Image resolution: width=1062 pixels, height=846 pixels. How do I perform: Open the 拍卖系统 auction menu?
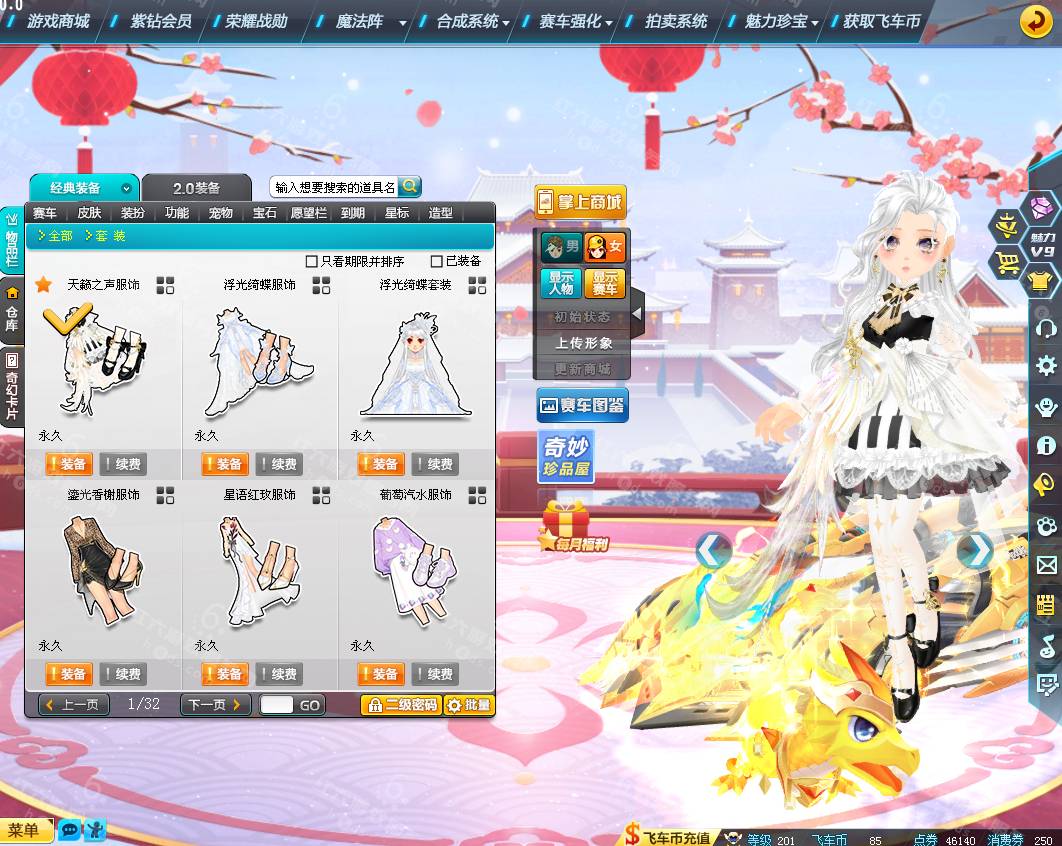point(675,21)
